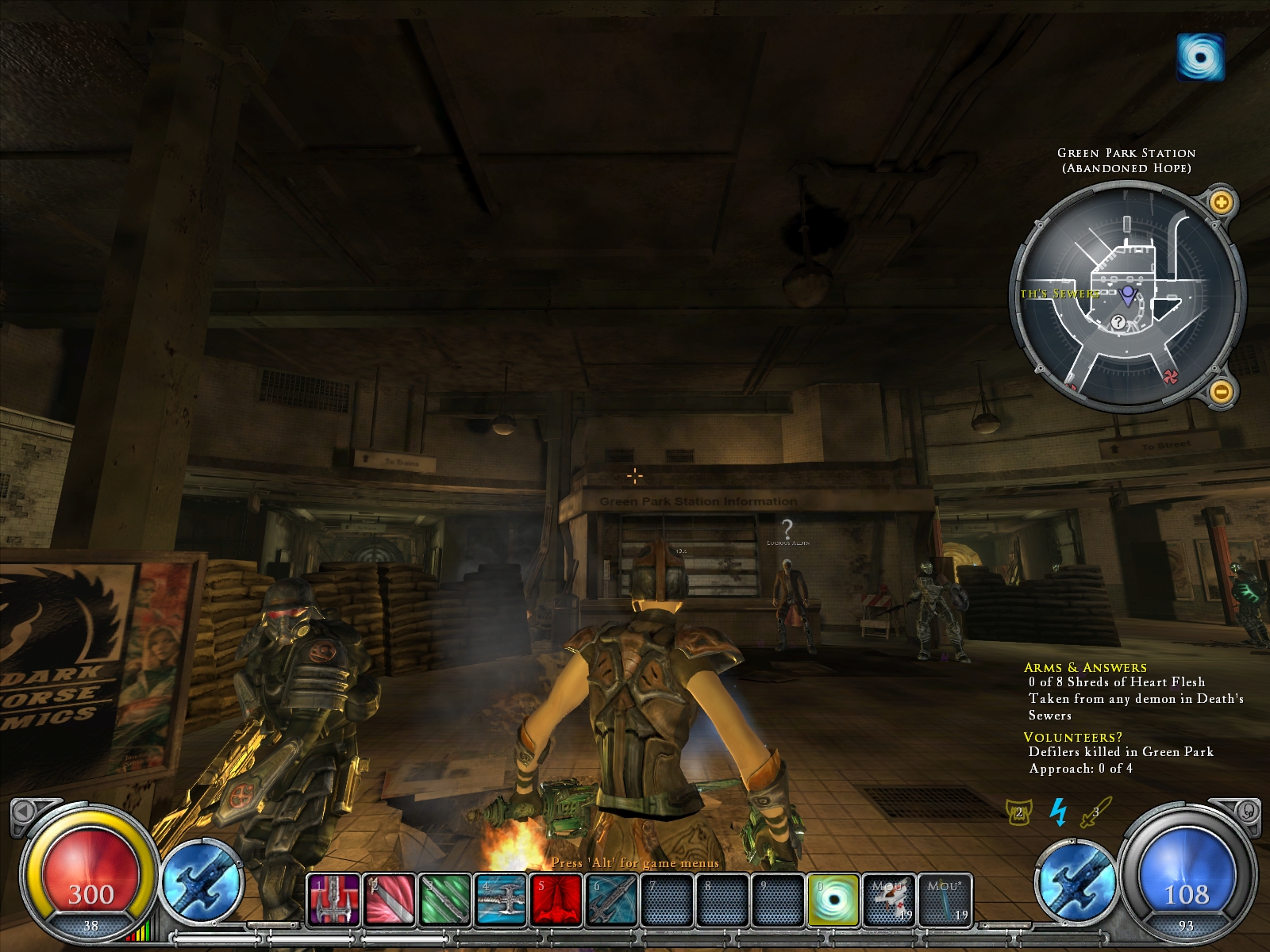Click the right-hand weapon skill orb
Viewport: 1270px width, 952px height.
[1076, 882]
